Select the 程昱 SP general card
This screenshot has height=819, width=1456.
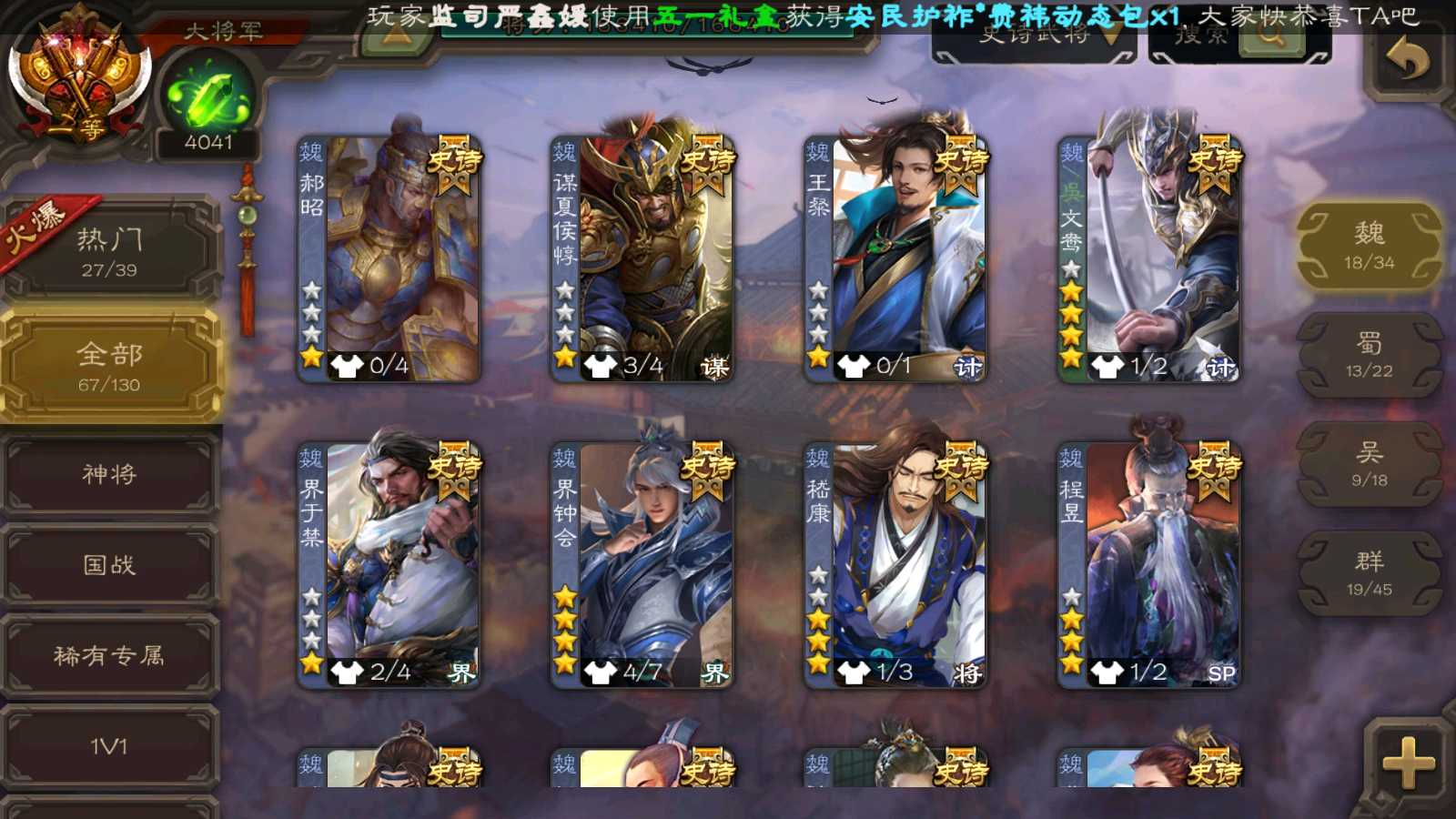1149,564
